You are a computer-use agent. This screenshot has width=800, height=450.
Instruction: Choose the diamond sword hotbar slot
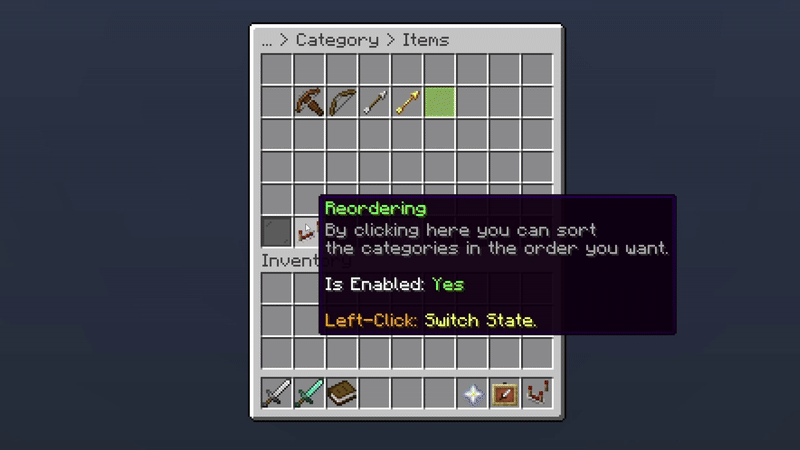[309, 393]
